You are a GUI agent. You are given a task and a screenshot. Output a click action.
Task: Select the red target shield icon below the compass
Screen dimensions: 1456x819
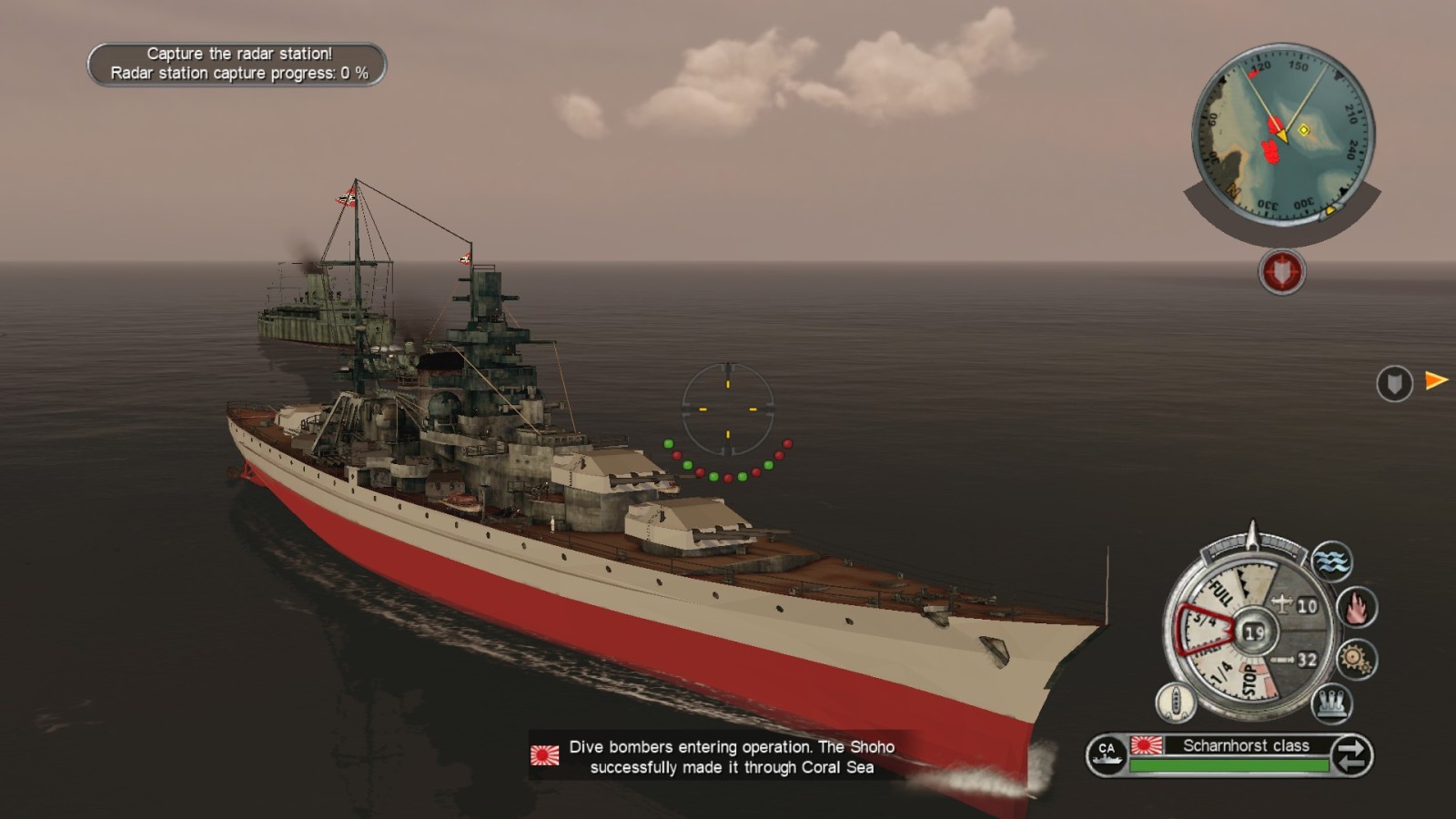coord(1281,271)
